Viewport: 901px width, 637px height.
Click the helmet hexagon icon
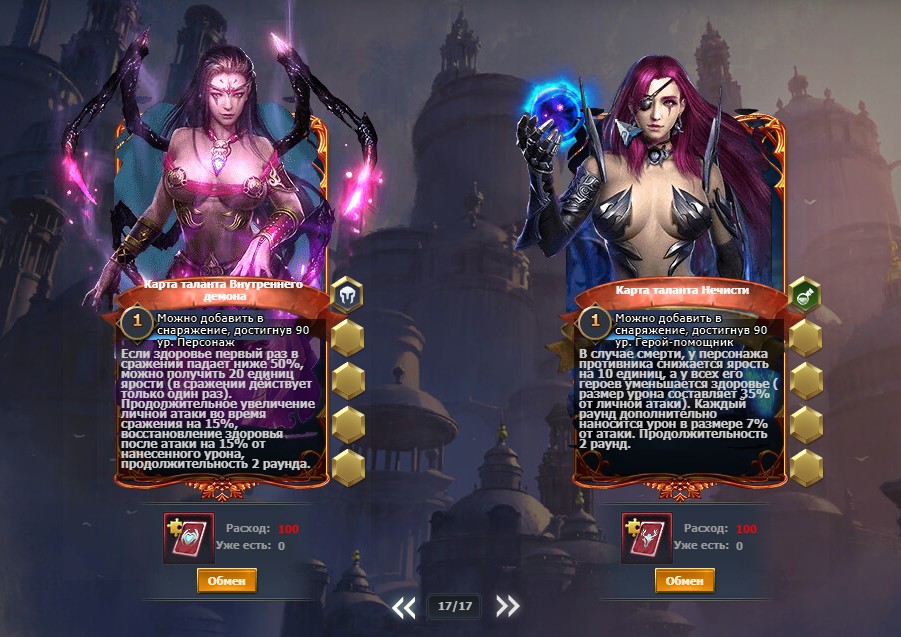tap(347, 294)
